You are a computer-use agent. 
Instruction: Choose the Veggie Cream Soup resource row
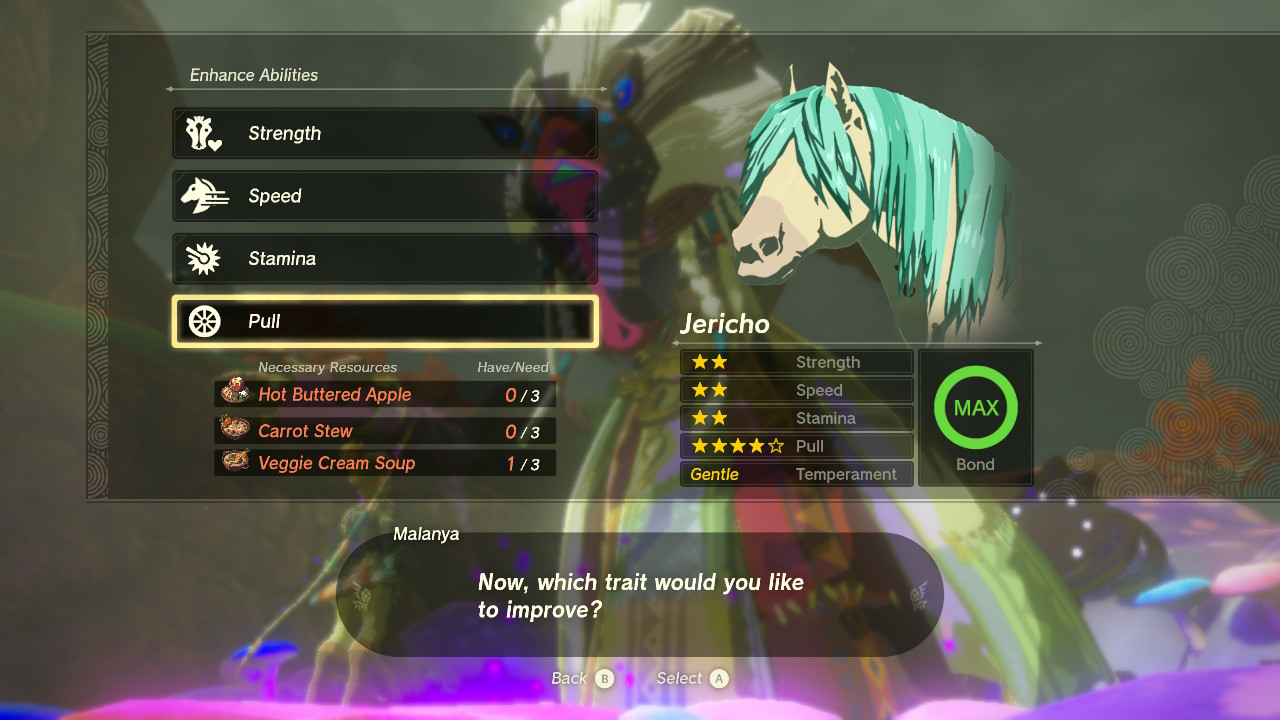[x=385, y=463]
